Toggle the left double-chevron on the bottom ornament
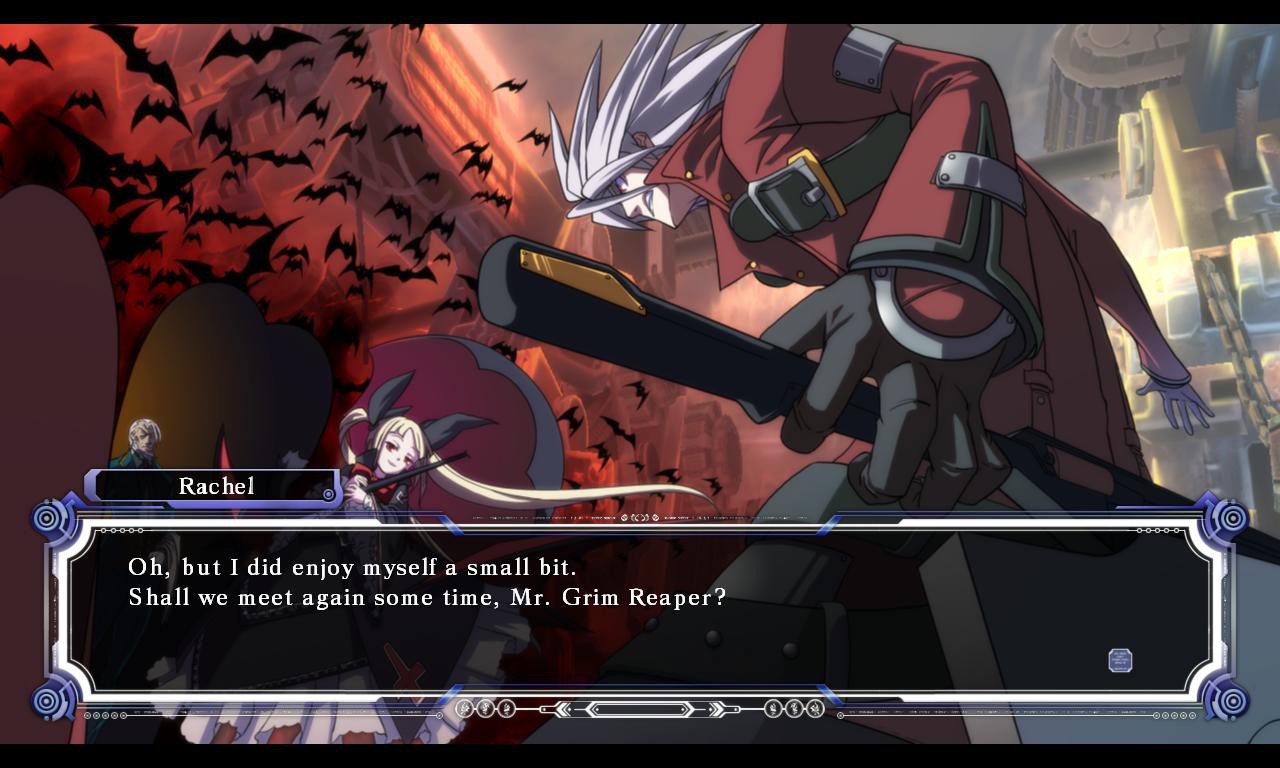 click(562, 710)
